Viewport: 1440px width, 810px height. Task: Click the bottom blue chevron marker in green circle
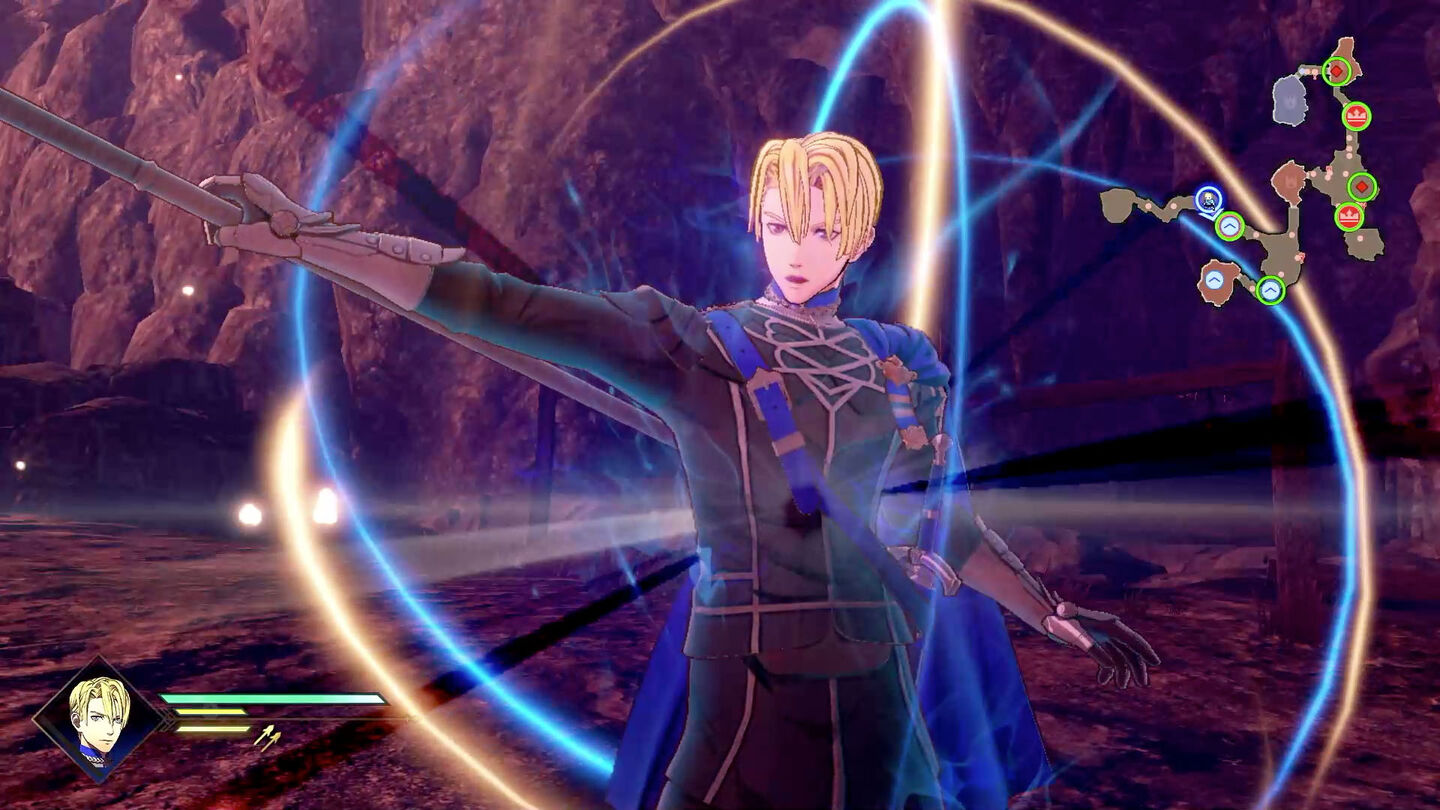tap(1271, 288)
